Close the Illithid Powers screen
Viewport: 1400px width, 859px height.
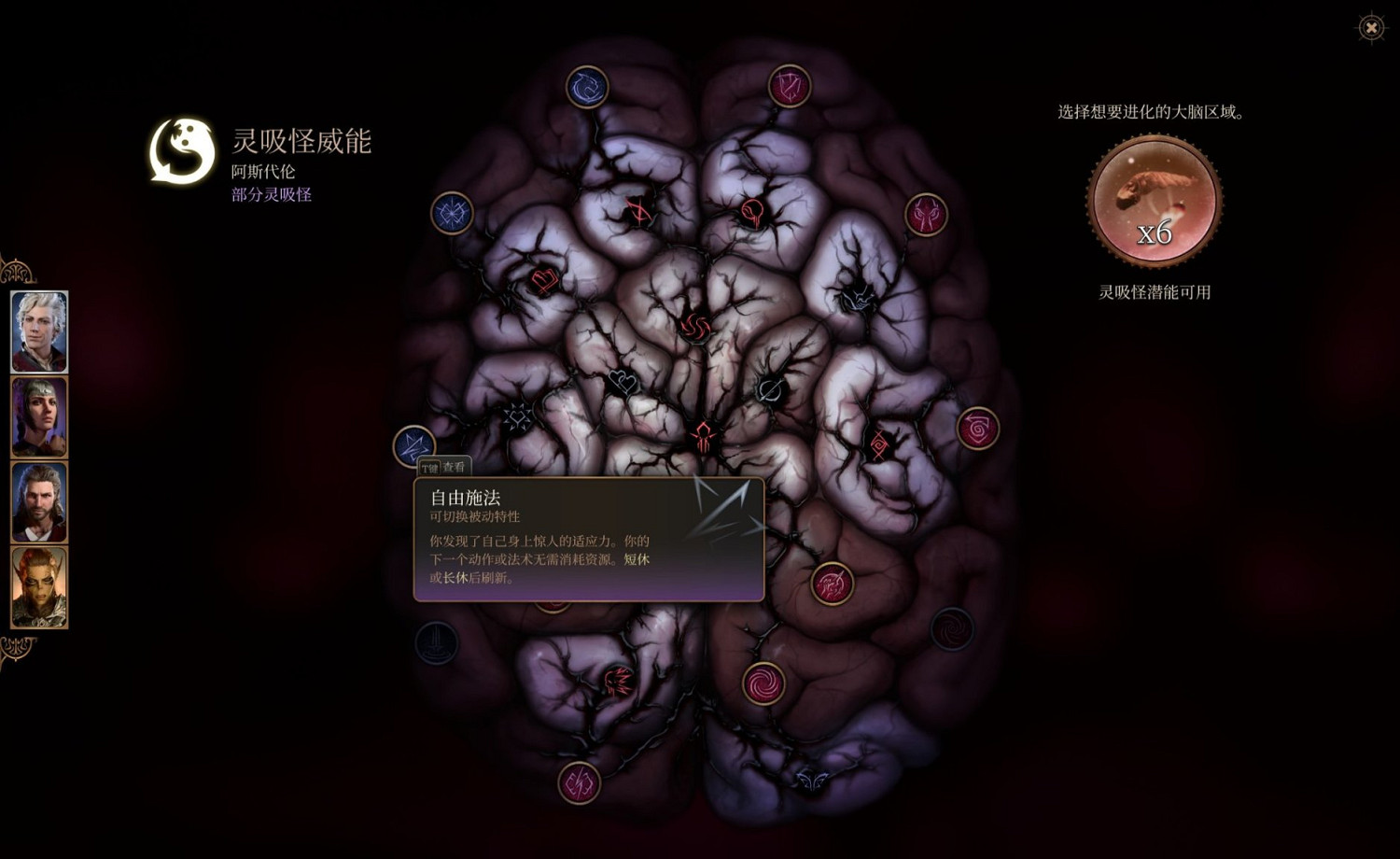click(1370, 29)
